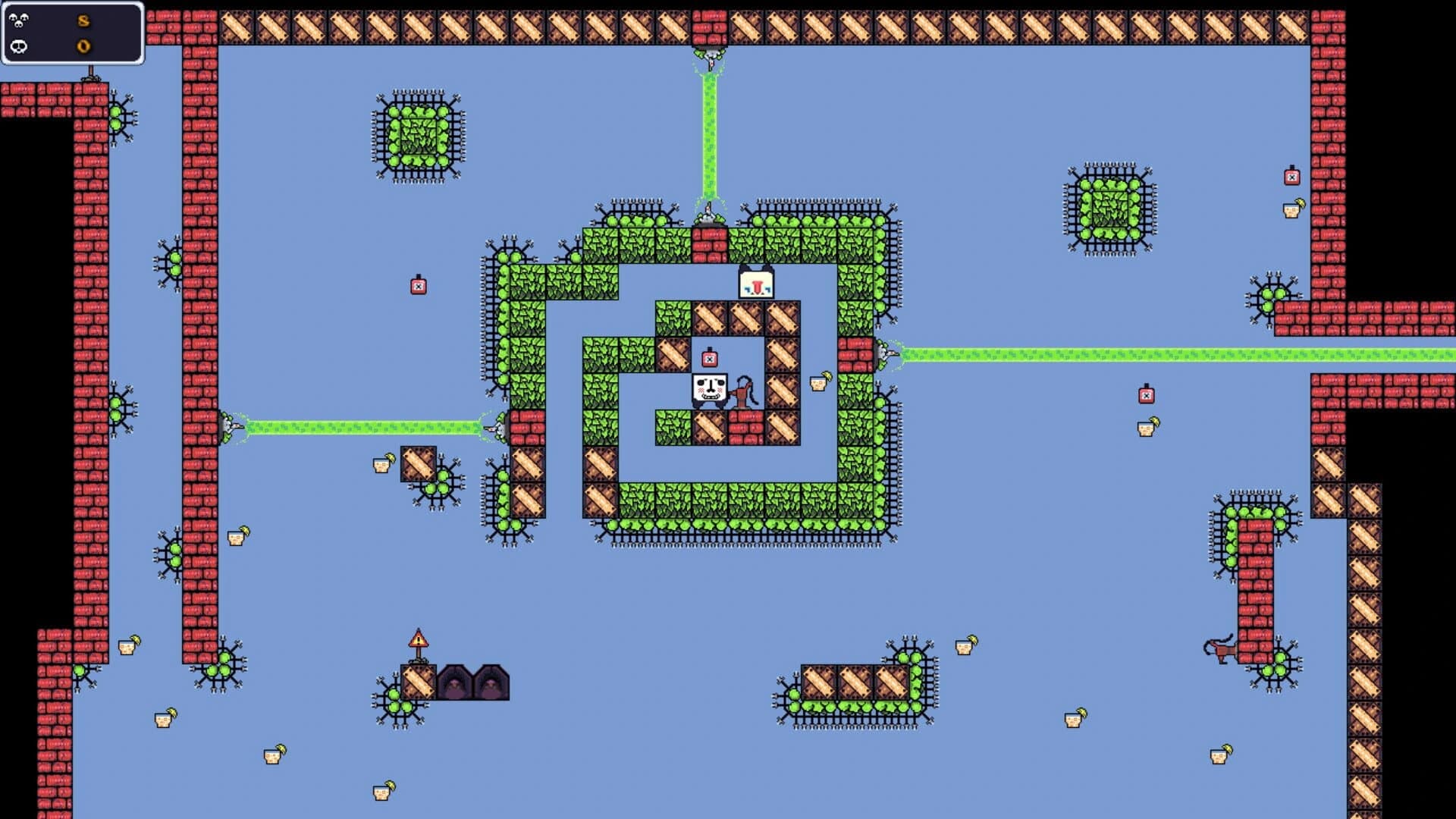Select the red poison bottle beside the skull character
This screenshot has height=819, width=1456.
(709, 359)
